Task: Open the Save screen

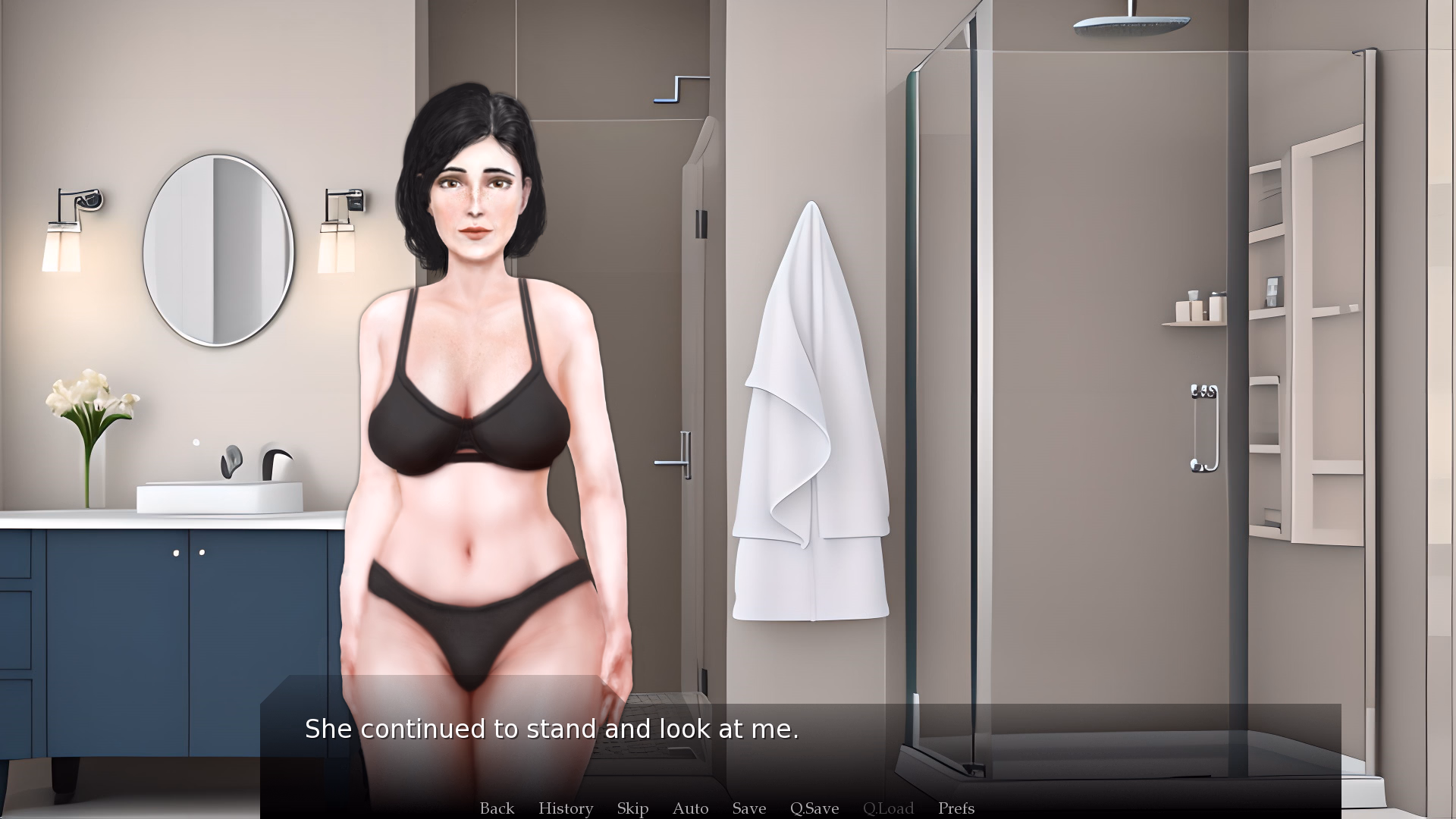Action: 748,808
